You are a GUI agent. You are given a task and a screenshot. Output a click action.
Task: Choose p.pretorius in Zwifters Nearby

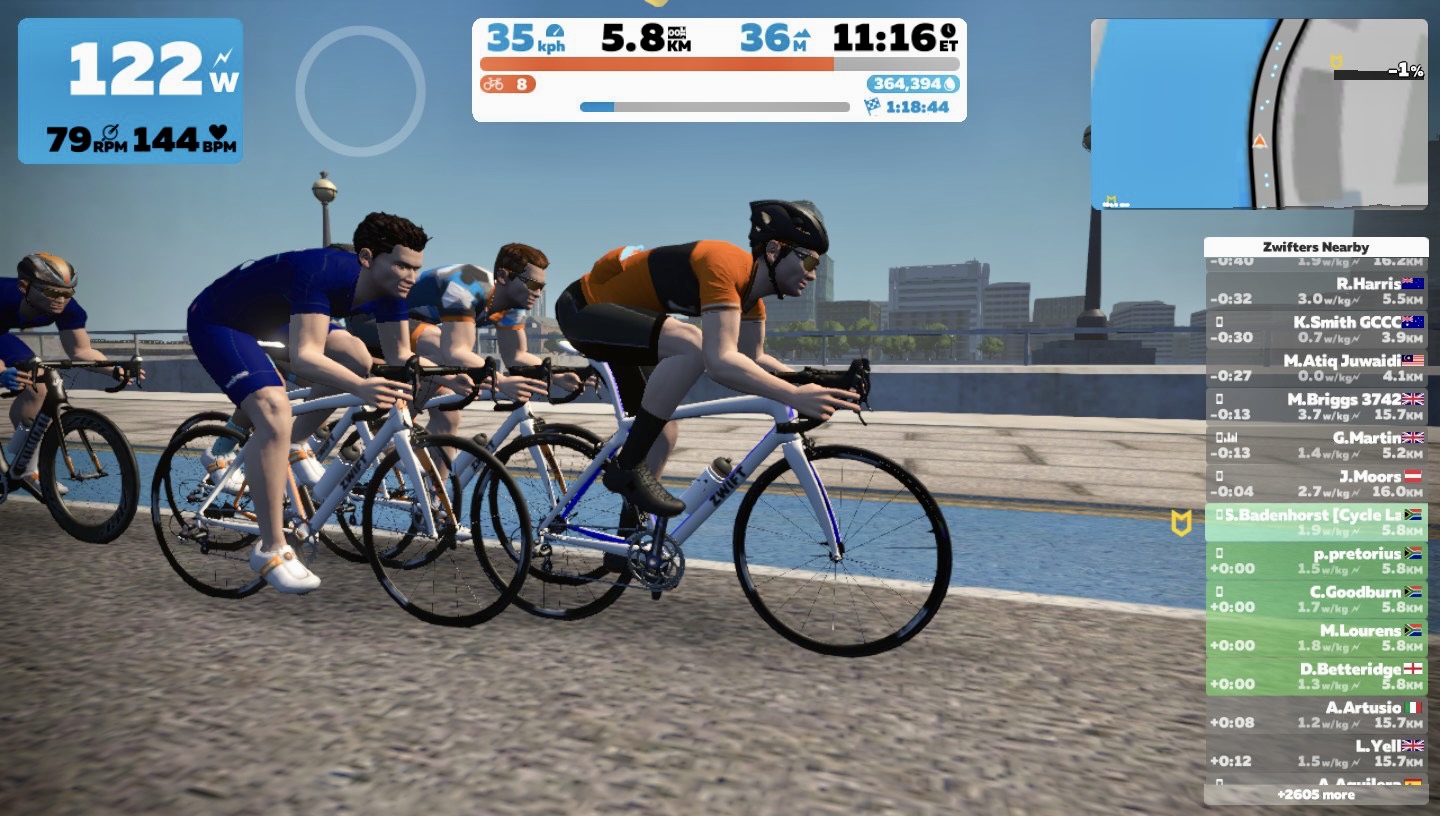click(x=1316, y=560)
